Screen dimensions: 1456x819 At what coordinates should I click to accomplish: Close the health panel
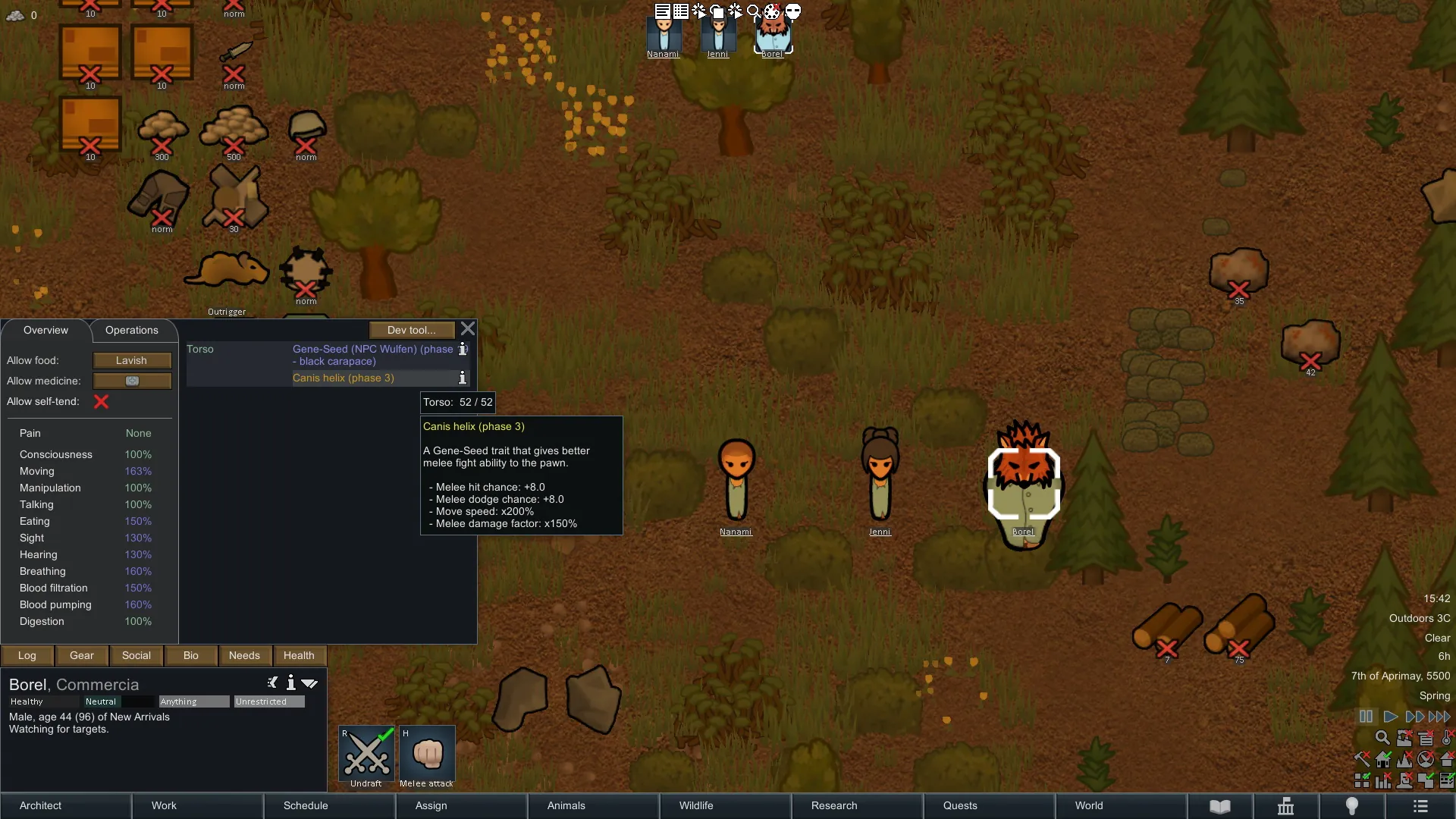click(x=468, y=329)
